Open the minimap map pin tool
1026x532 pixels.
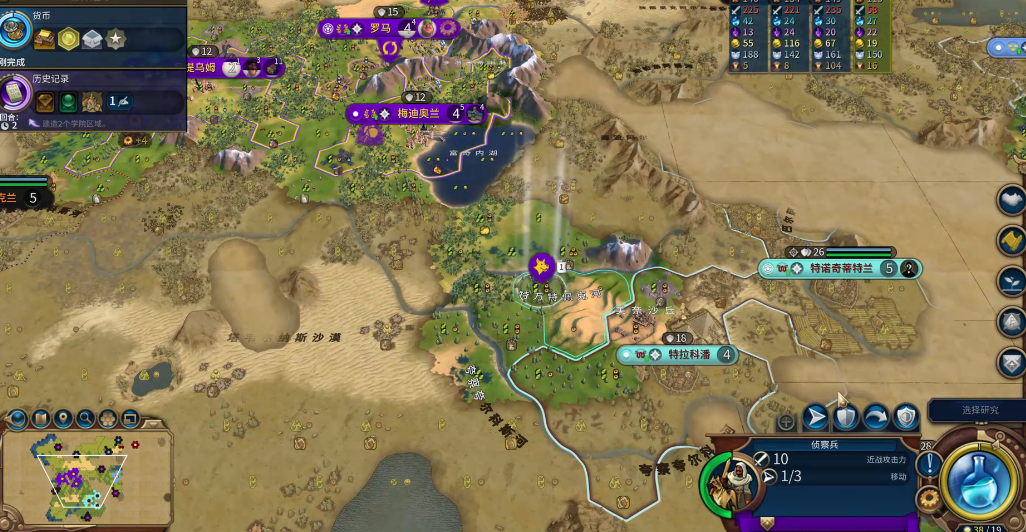63,418
